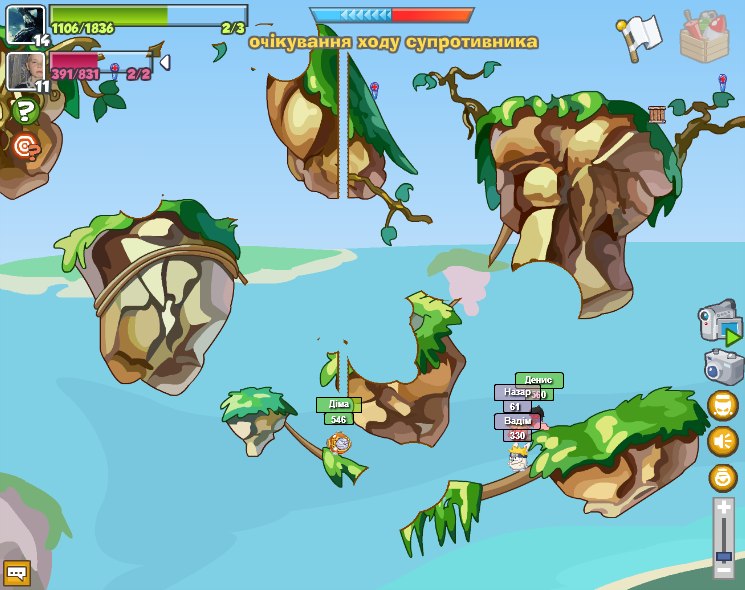Take a screenshot with the photo camera

[x=723, y=367]
